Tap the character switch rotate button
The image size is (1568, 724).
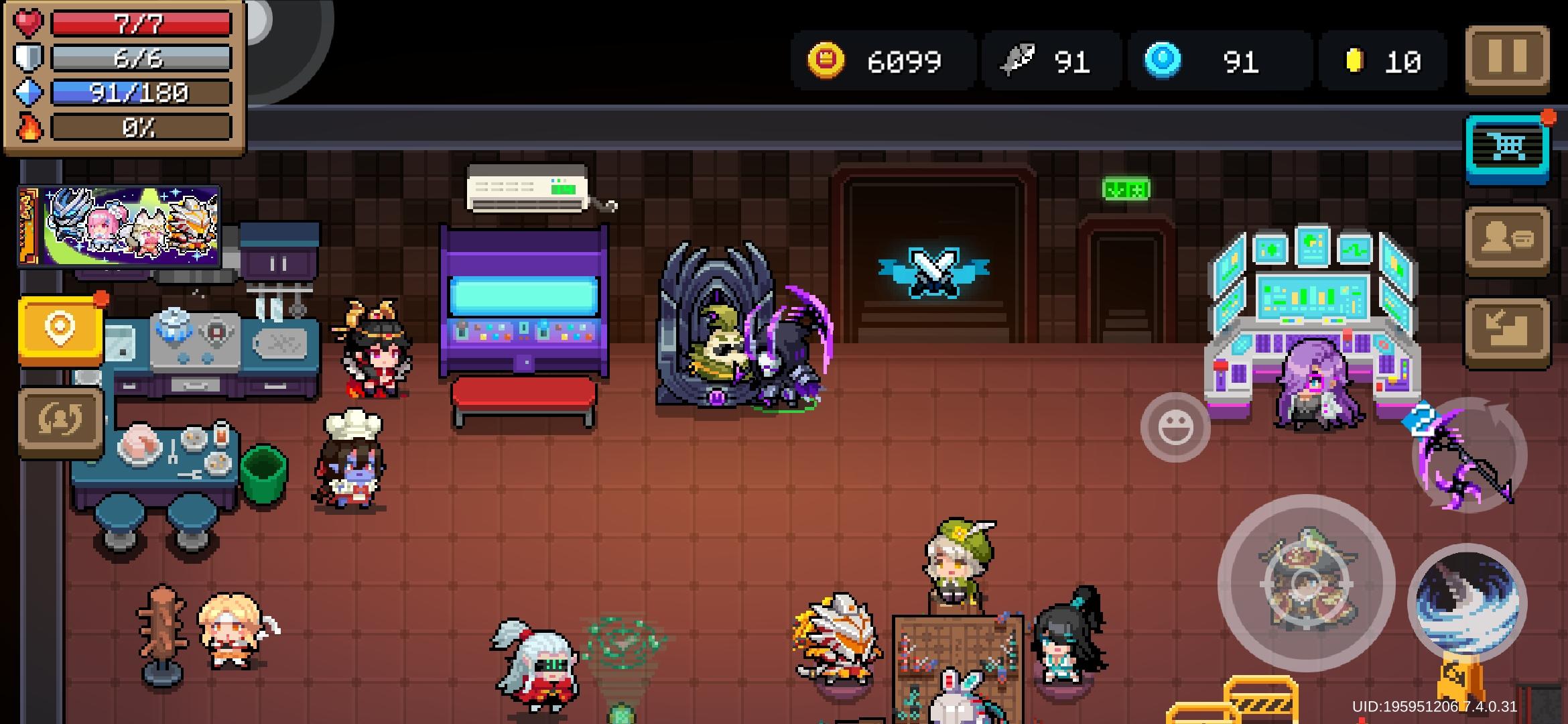tap(60, 422)
